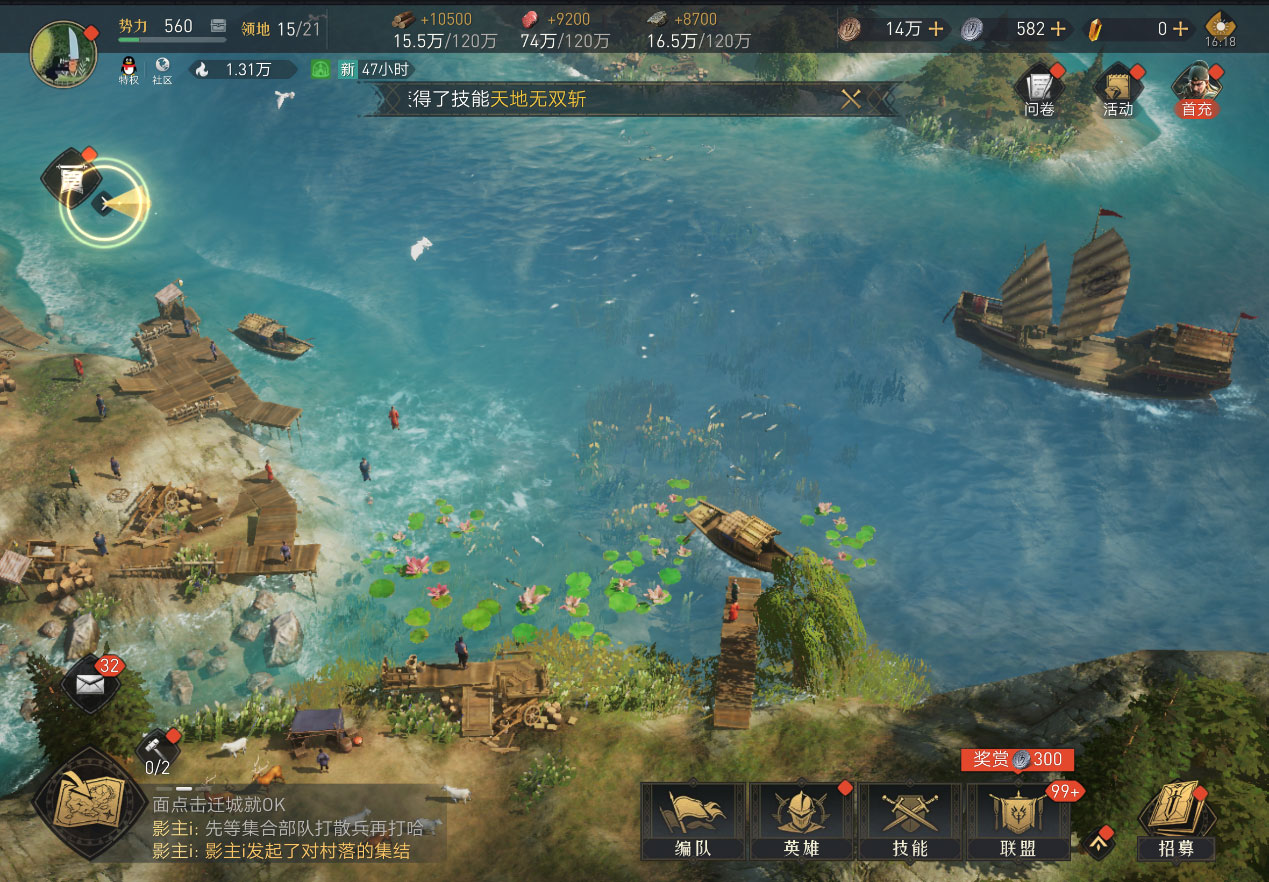
Task: Claim the 奖赏 300 reward
Action: (x=1017, y=760)
